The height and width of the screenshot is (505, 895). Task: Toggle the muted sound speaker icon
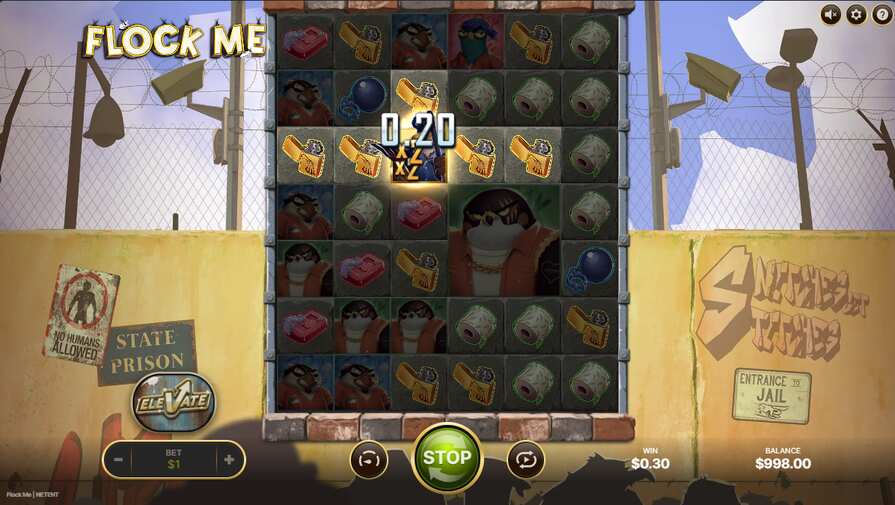tap(831, 14)
